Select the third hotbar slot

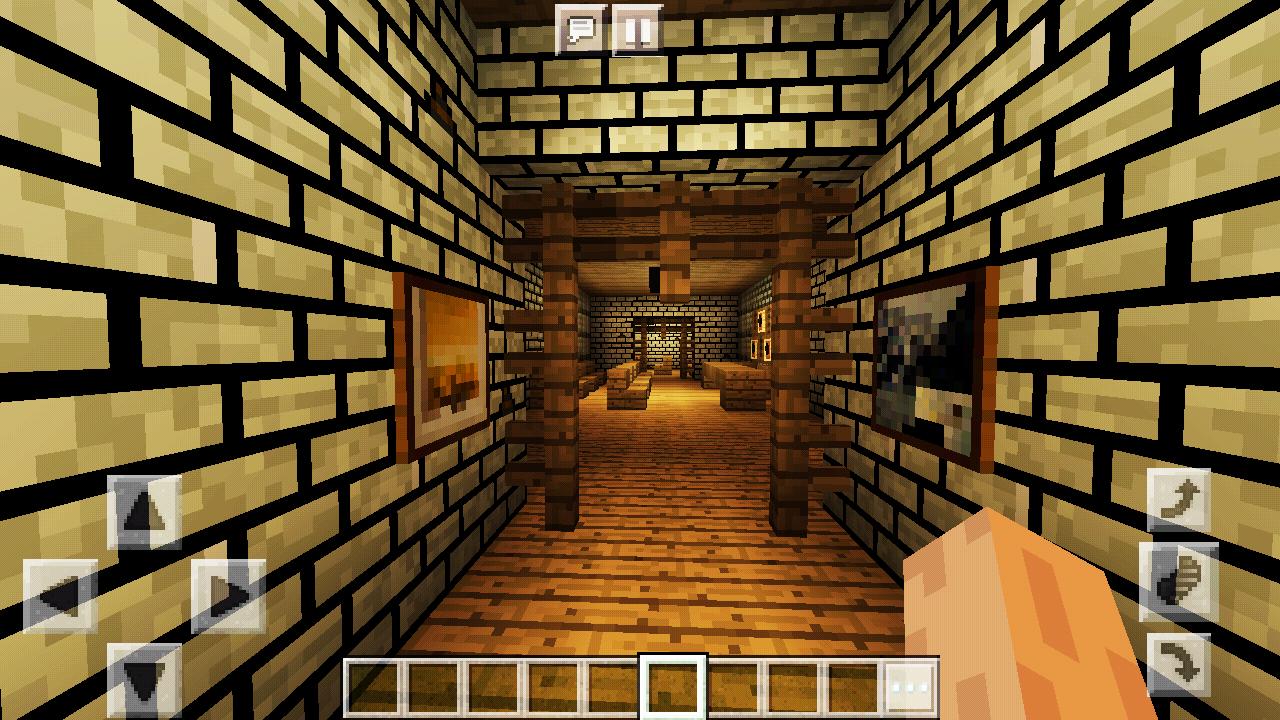pyautogui.click(x=492, y=686)
